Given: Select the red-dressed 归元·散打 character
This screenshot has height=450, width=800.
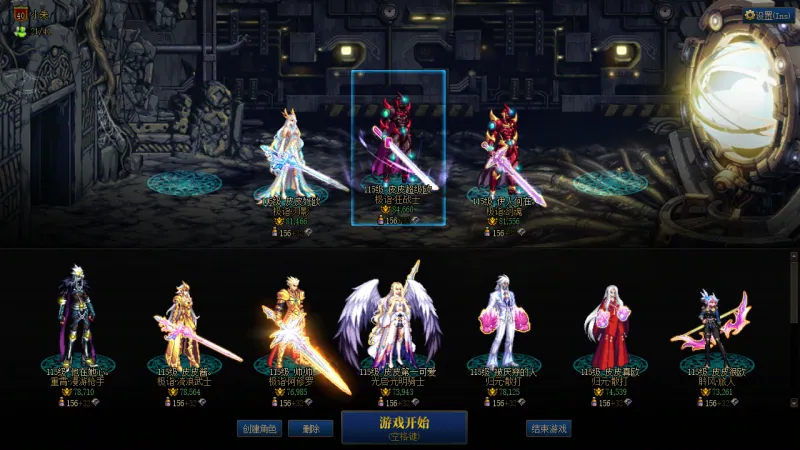Looking at the screenshot, I should point(609,325).
